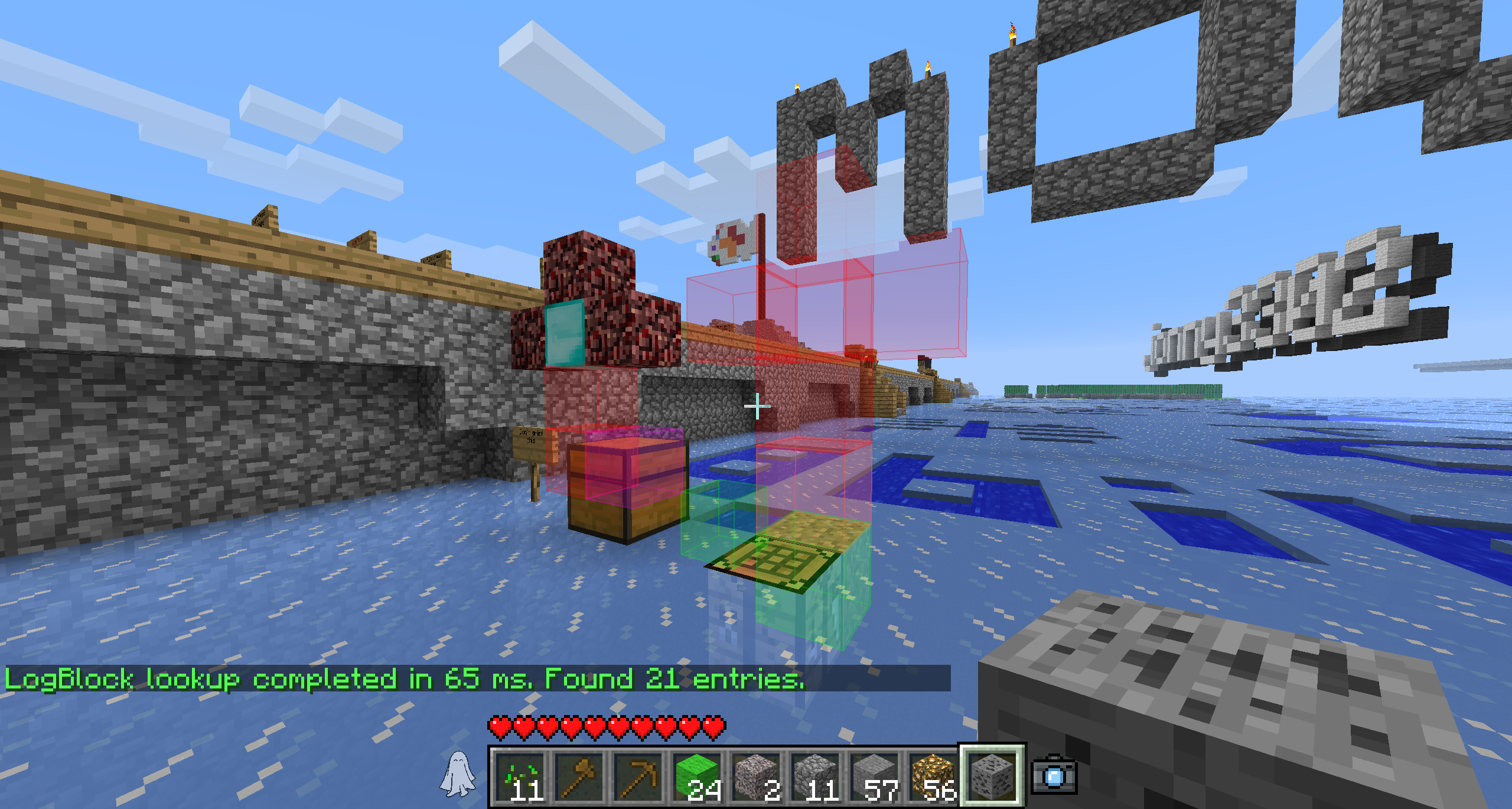This screenshot has height=809, width=1512.
Task: Select the wooden axe hotbar slot
Action: 579,776
